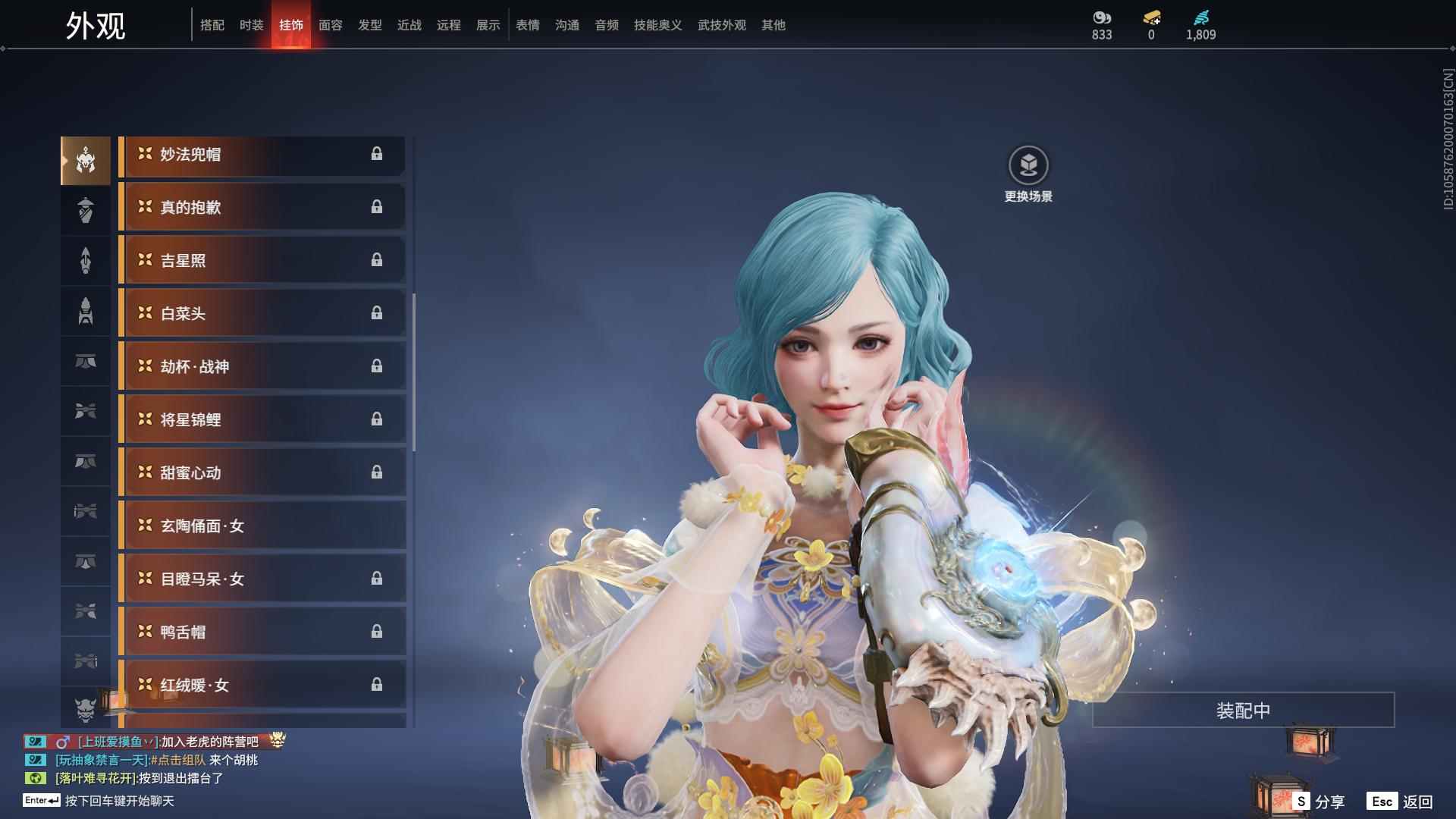1456x819 pixels.
Task: Open the 近战 weapon tab
Action: click(409, 25)
